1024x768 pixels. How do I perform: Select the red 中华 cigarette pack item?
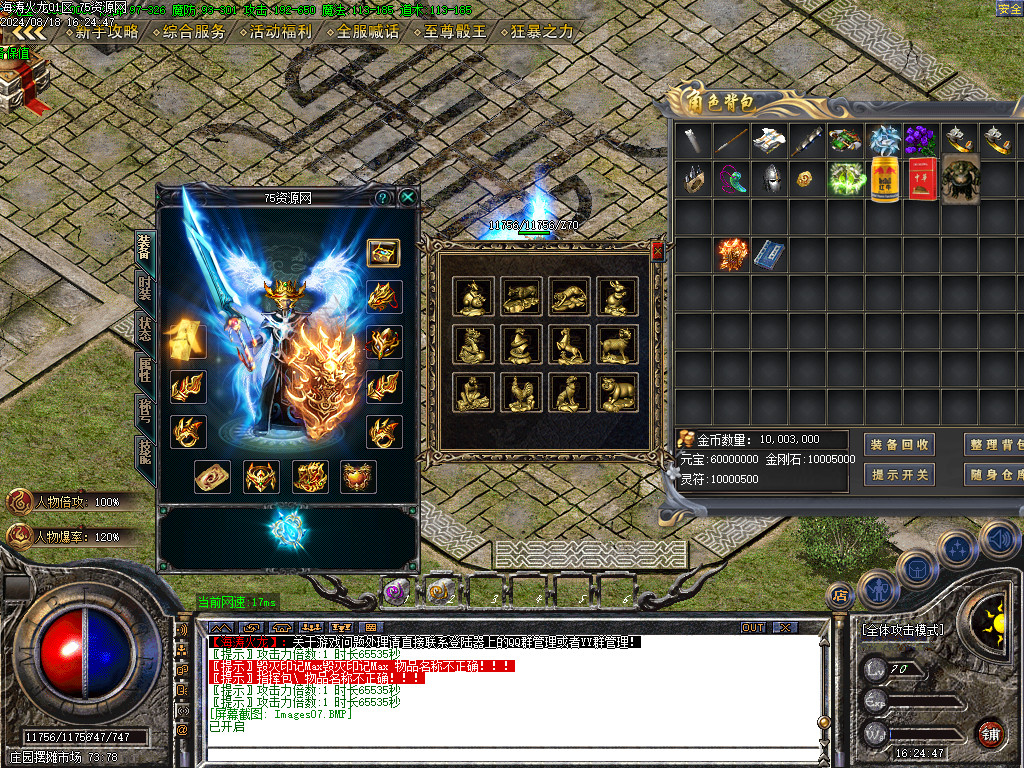923,179
